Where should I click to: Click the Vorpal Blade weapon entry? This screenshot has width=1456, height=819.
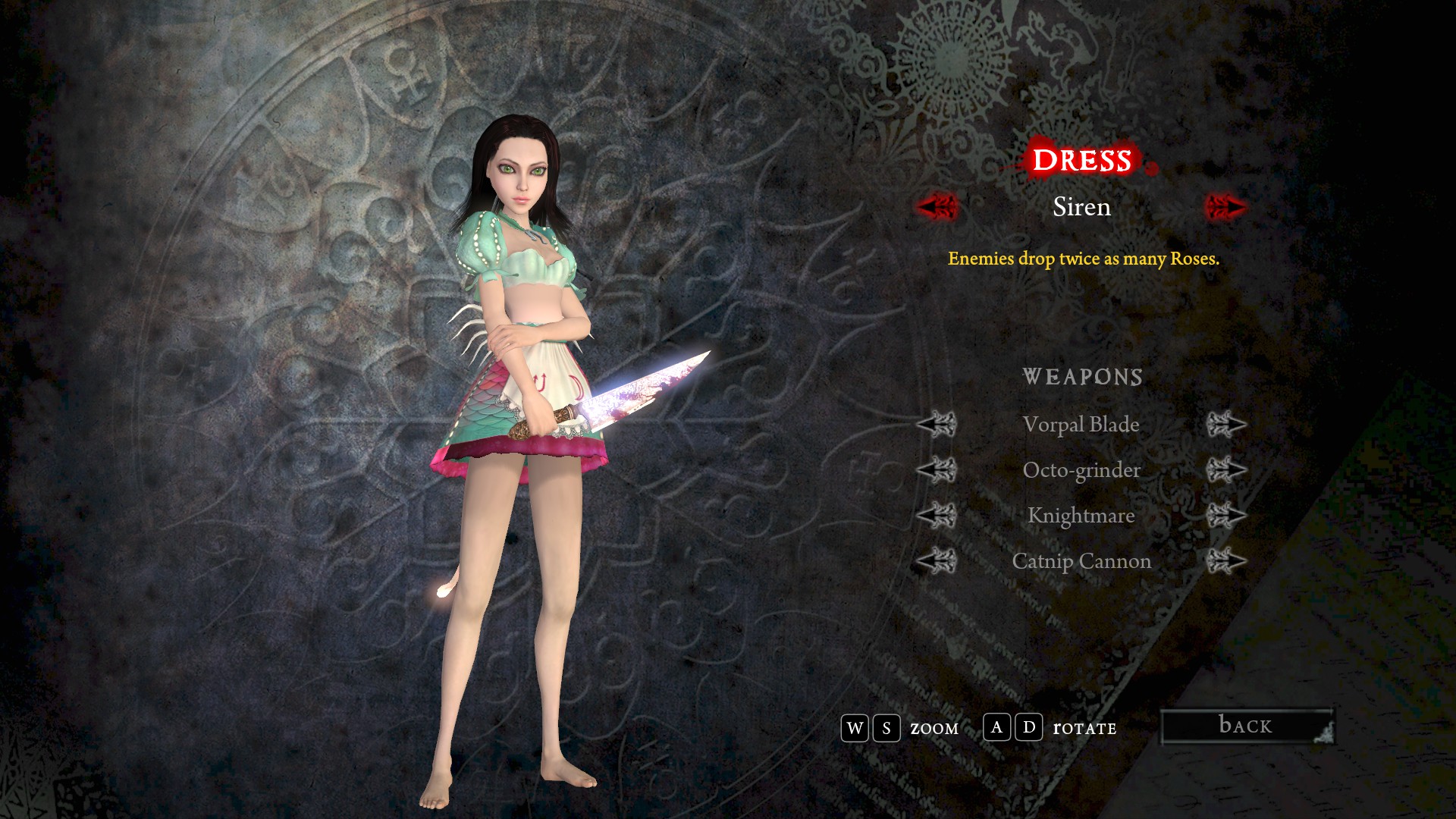1081,425
